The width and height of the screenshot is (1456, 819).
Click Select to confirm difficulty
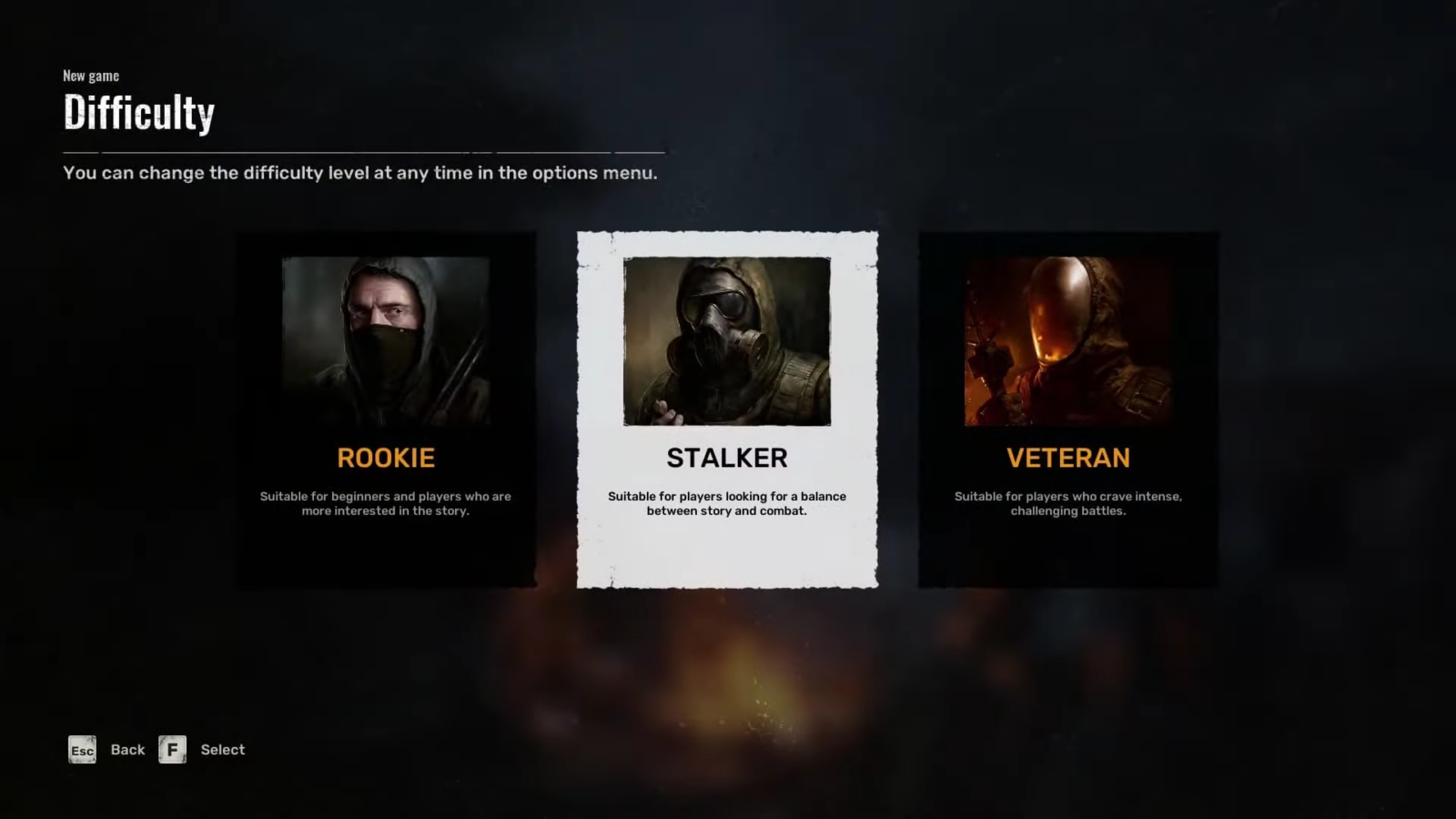click(222, 750)
